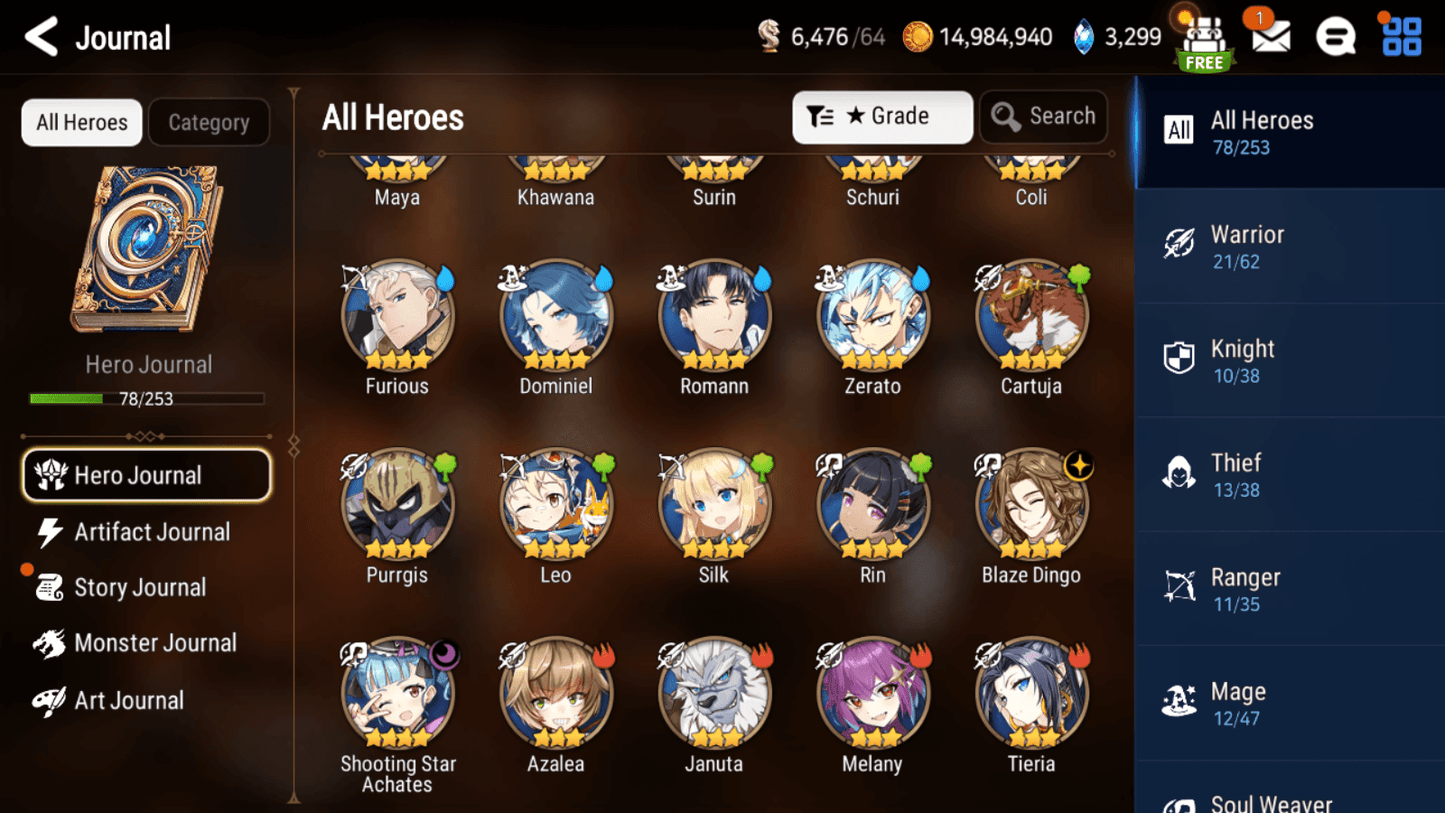
Task: Open the chat panel
Action: [1335, 37]
